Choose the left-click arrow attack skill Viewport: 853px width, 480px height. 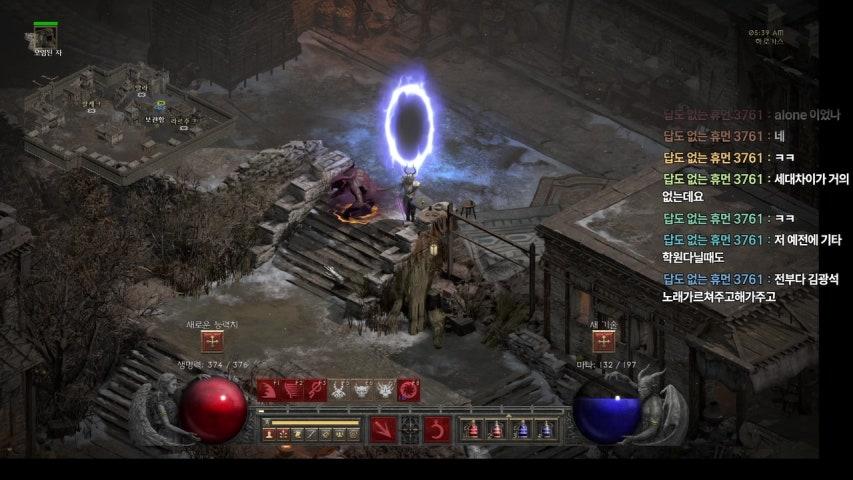(383, 429)
